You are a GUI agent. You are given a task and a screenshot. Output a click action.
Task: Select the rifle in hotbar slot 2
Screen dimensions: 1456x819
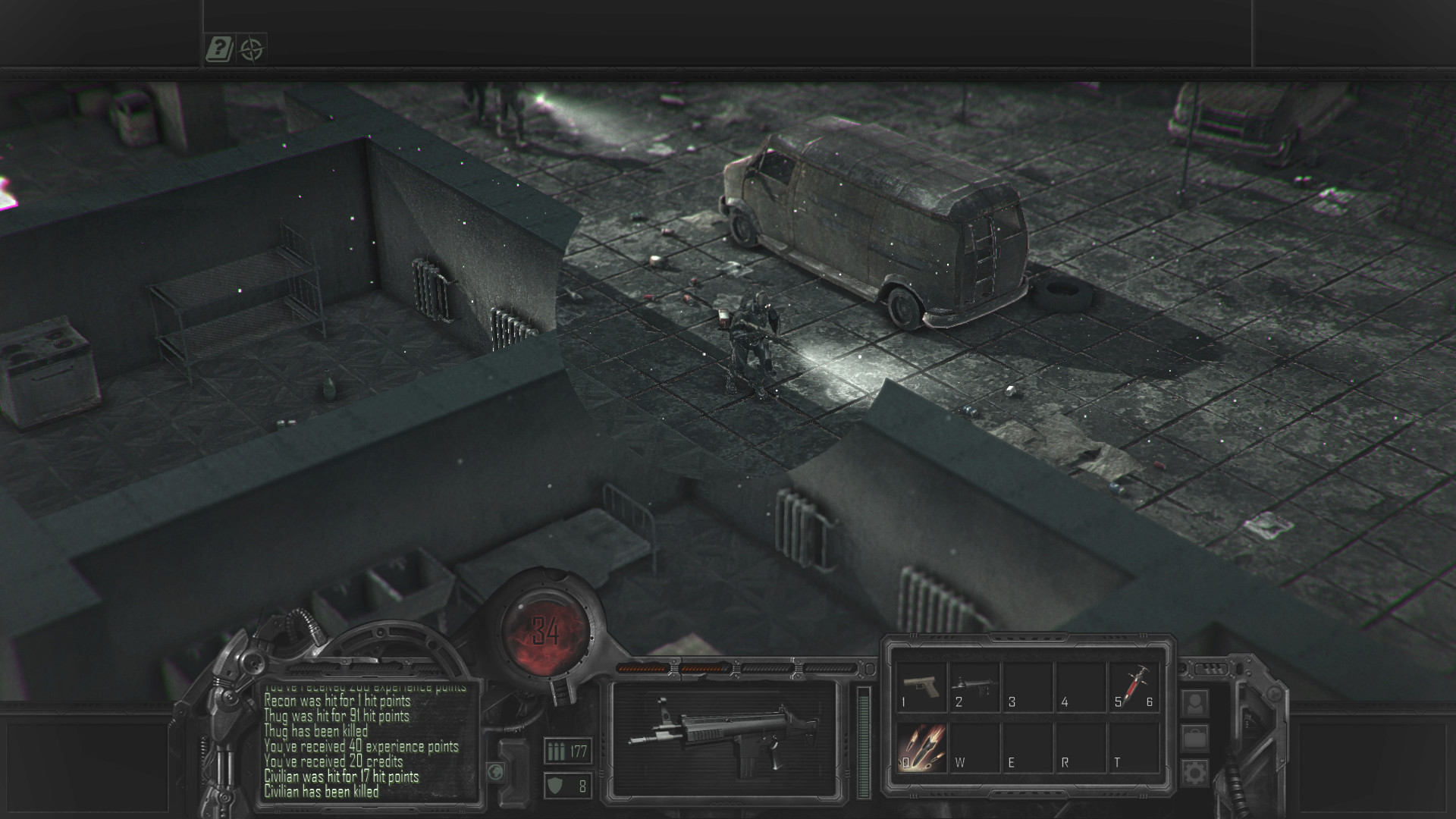tap(974, 688)
